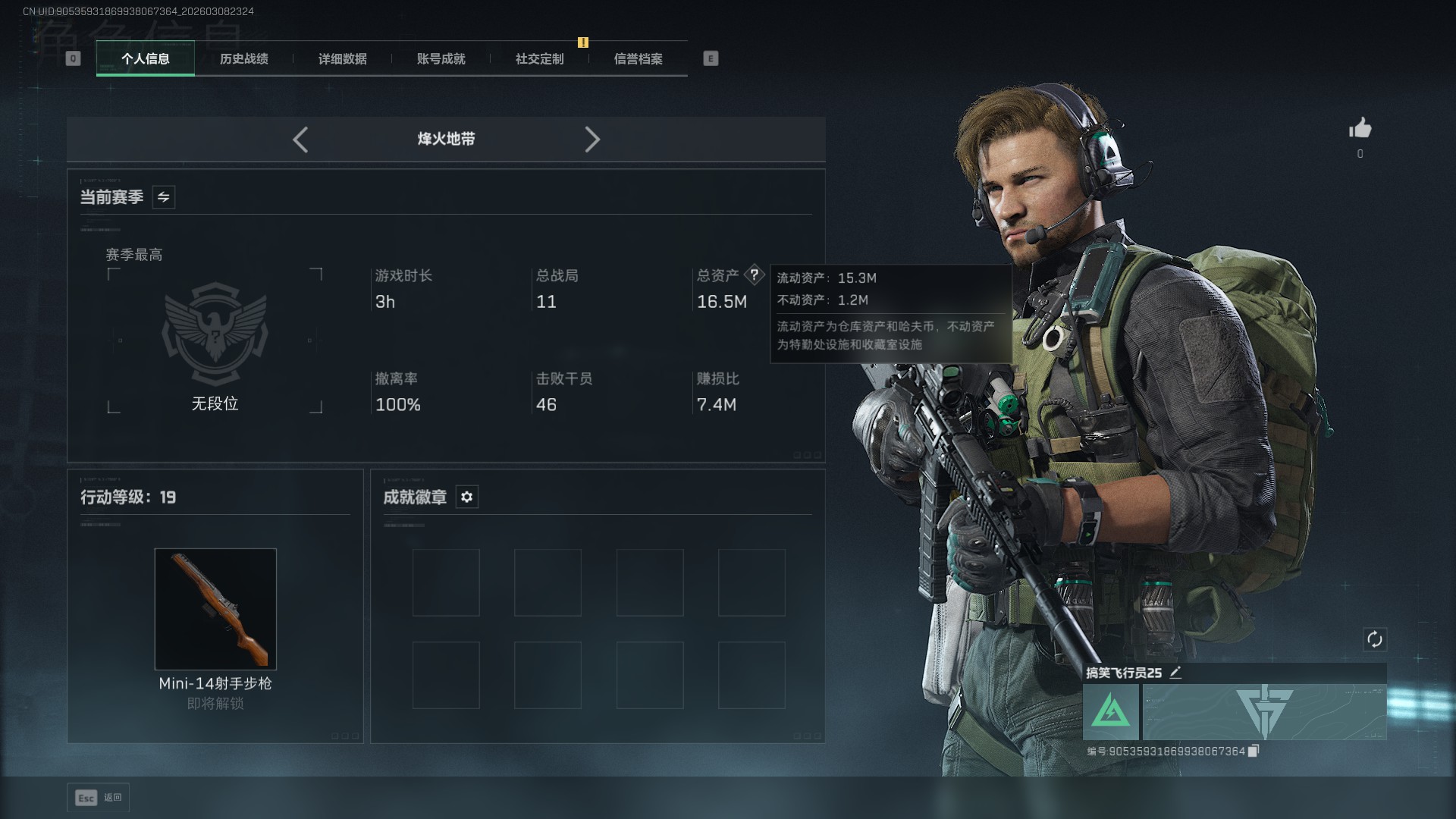Select the 详细数据 tab

tap(342, 58)
